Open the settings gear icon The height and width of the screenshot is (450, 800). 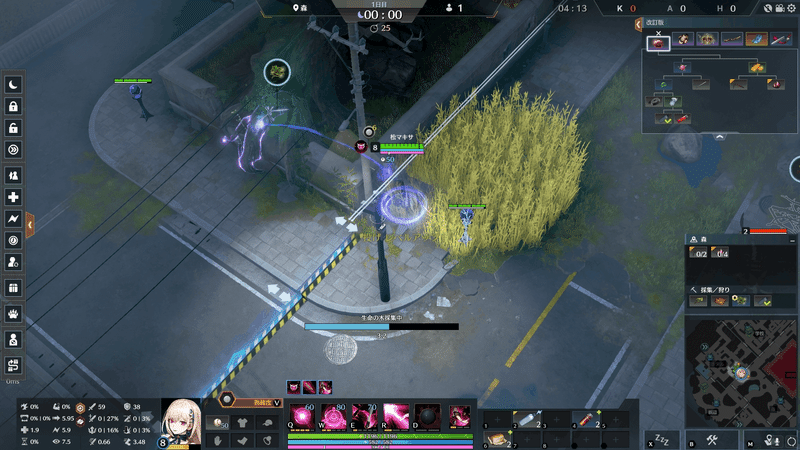coord(789,9)
